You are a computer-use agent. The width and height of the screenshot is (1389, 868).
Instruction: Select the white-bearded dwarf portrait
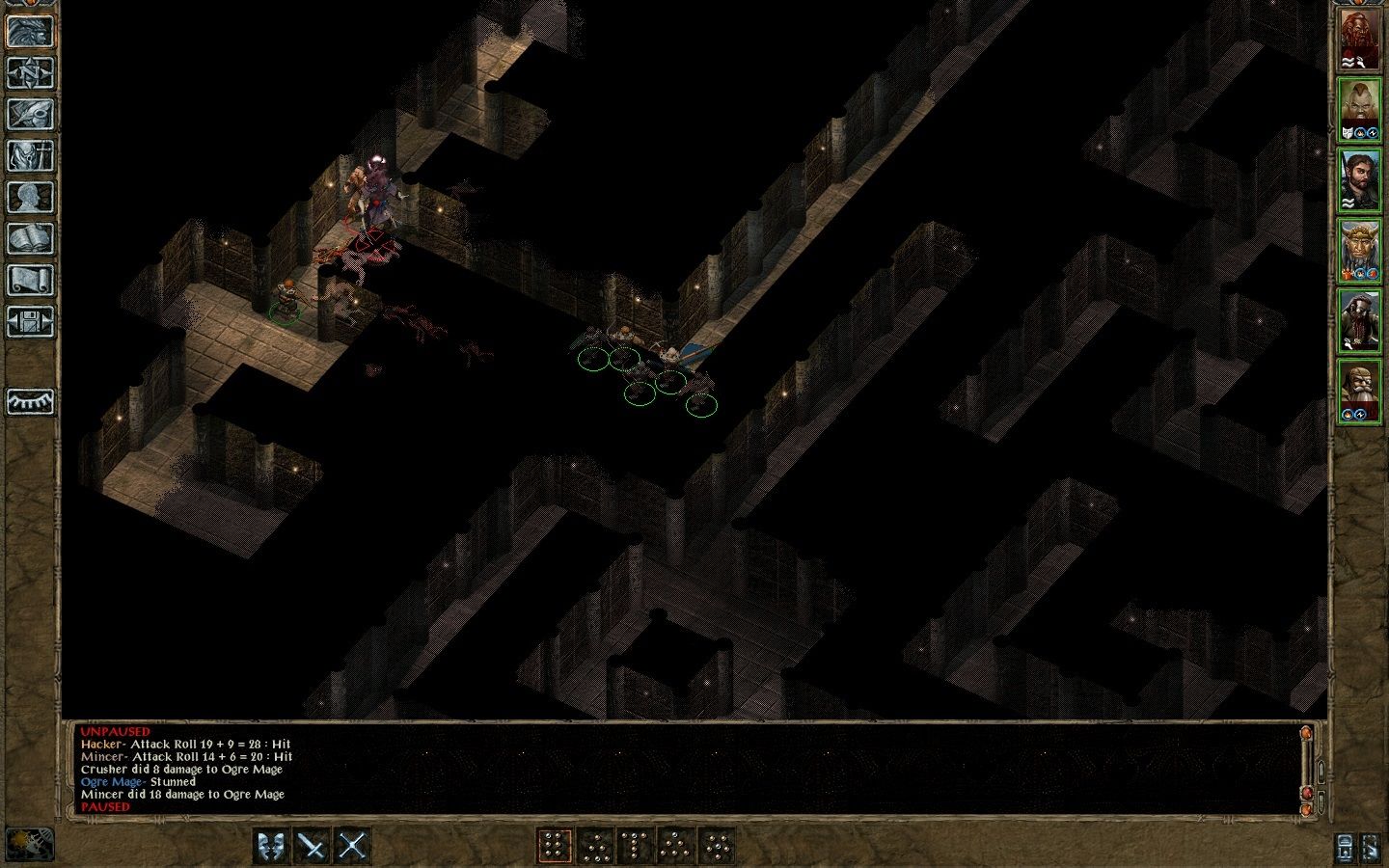point(1360,392)
